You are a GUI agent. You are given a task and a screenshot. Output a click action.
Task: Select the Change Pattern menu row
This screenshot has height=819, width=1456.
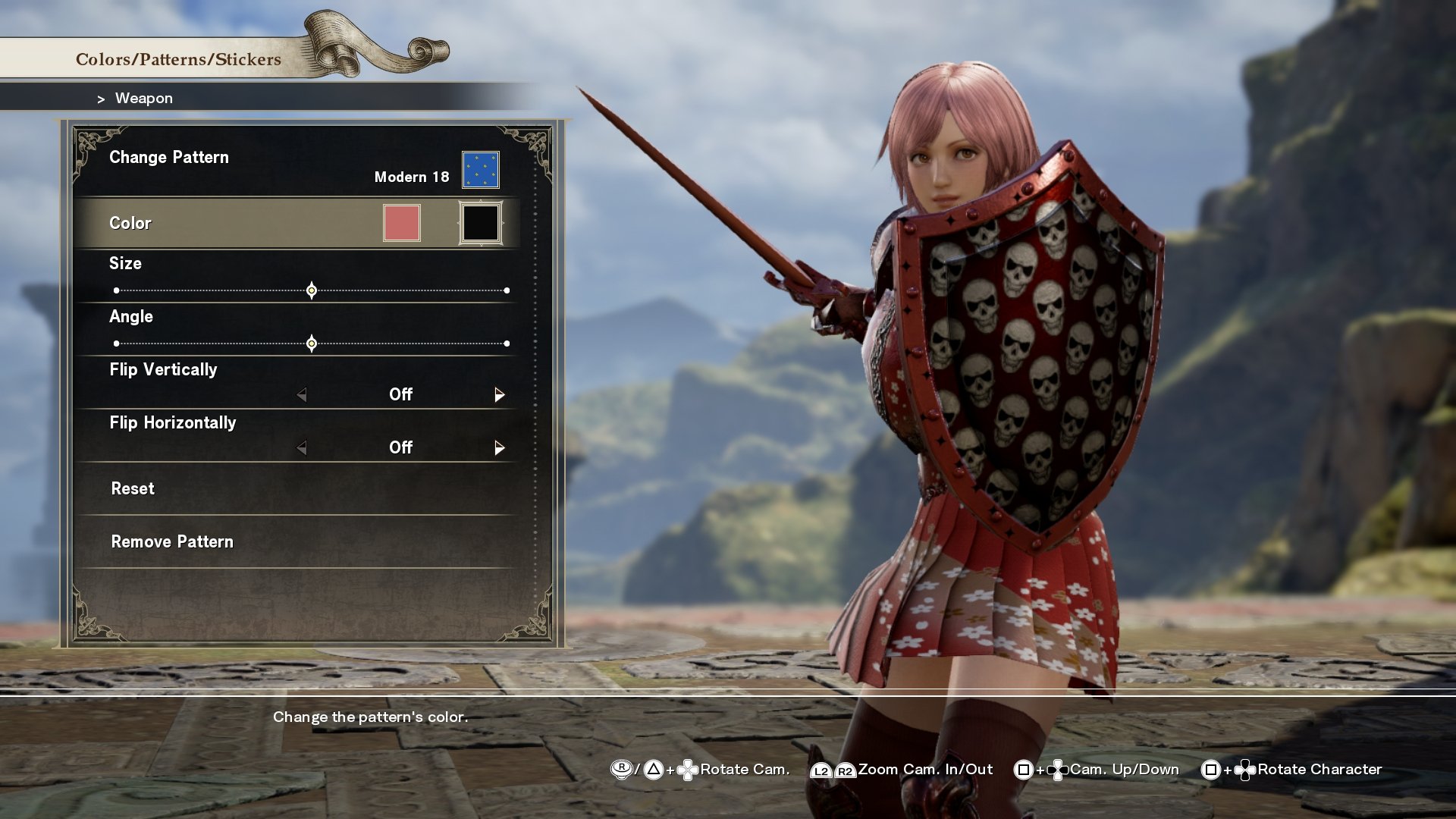pyautogui.click(x=169, y=158)
